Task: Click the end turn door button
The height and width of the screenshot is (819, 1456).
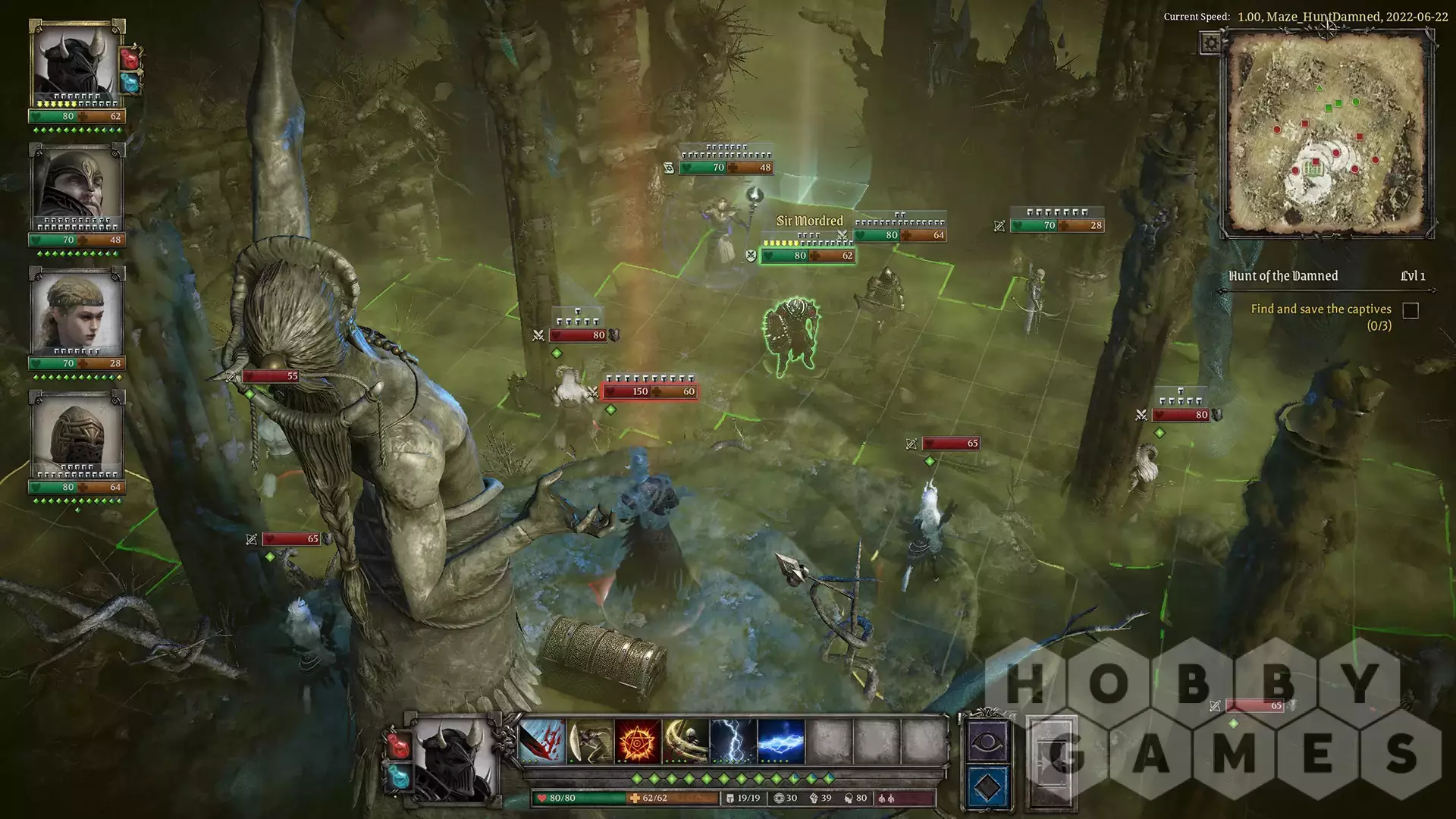Action: coord(1052,761)
